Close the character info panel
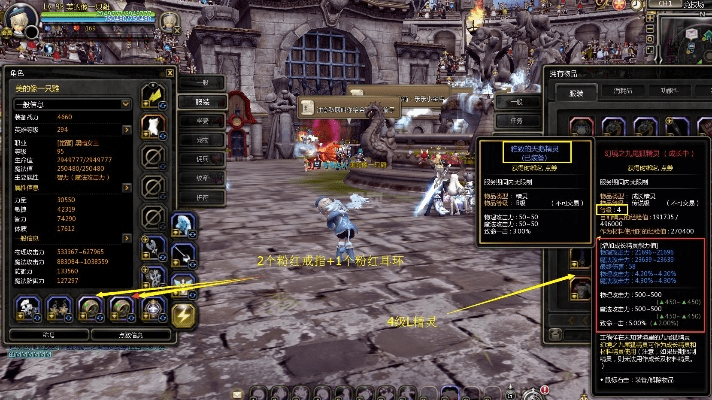 point(168,73)
